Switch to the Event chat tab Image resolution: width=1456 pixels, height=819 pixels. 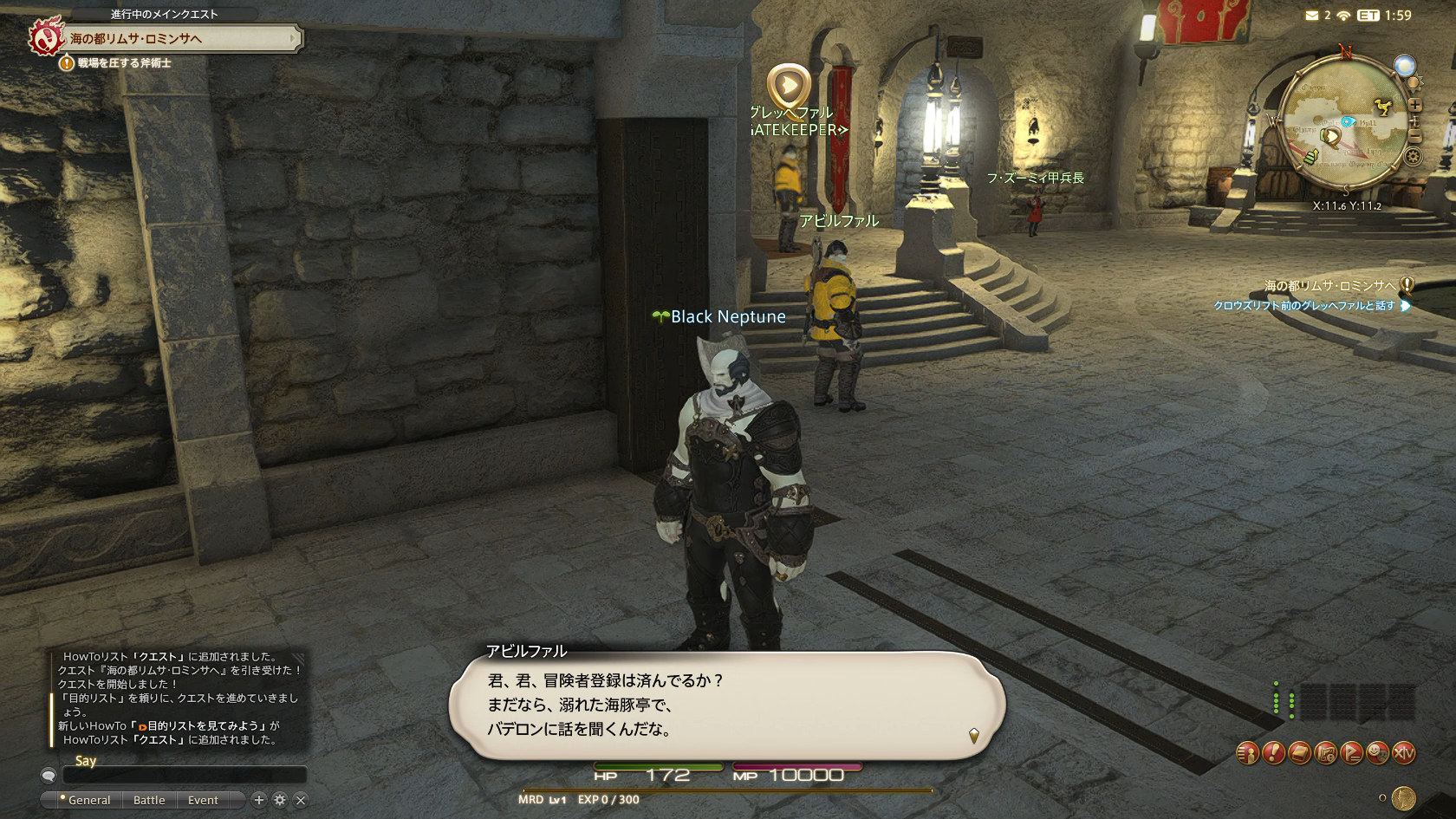(x=203, y=800)
